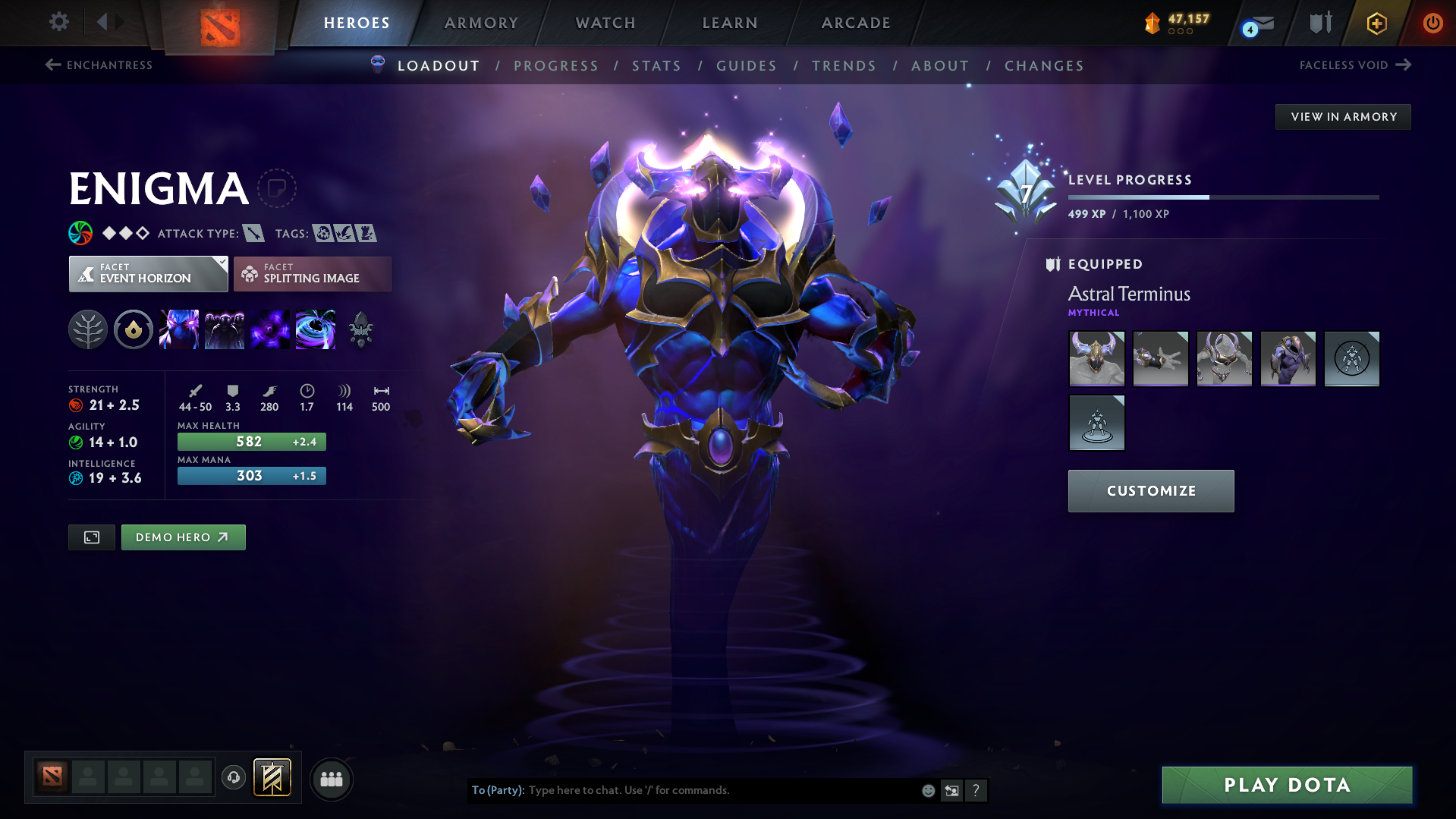Screen dimensions: 1456x819
Task: Open the party finder three-people icon
Action: 331,779
